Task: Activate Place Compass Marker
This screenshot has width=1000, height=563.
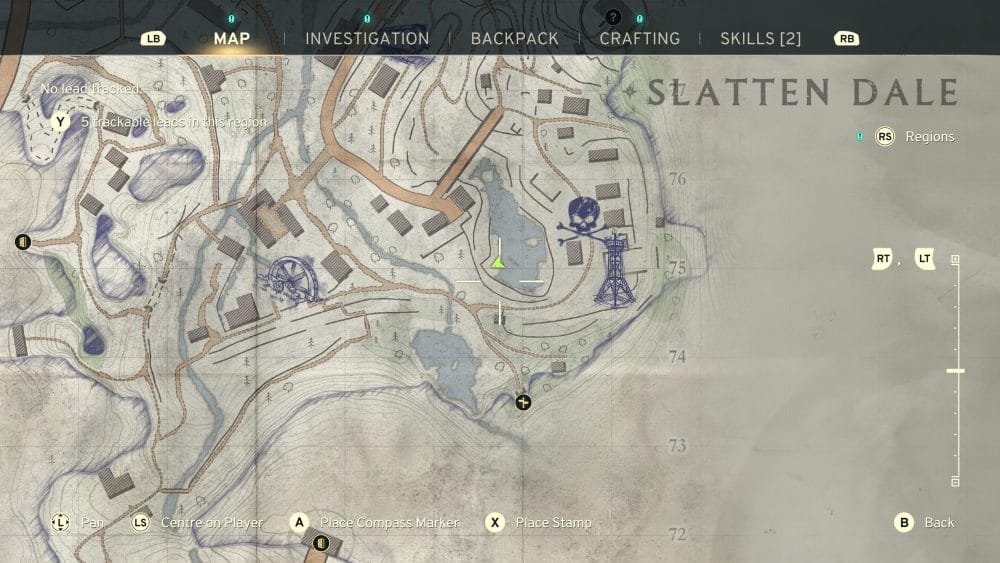Action: (388, 523)
